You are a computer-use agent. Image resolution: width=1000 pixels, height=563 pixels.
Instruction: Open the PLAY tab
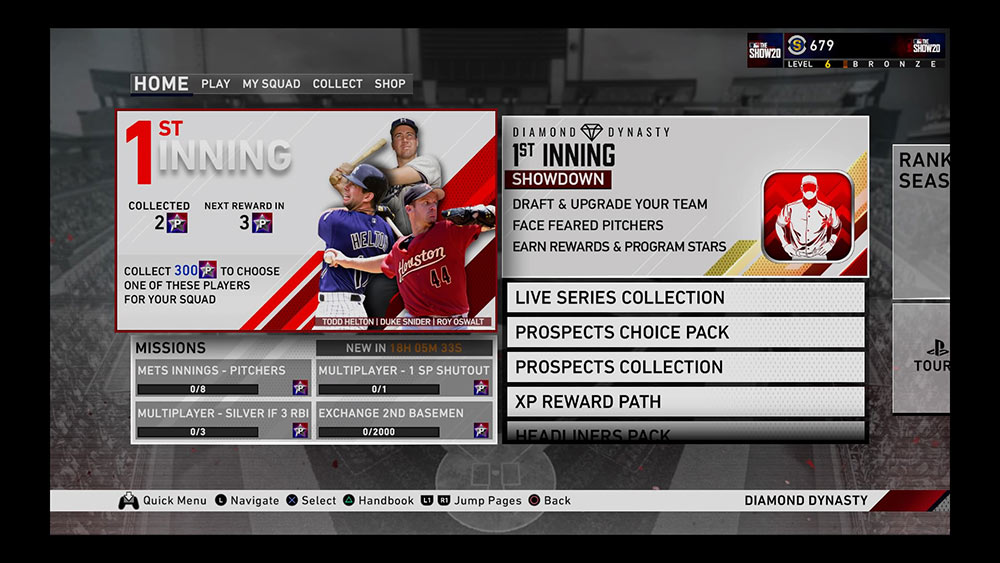216,84
